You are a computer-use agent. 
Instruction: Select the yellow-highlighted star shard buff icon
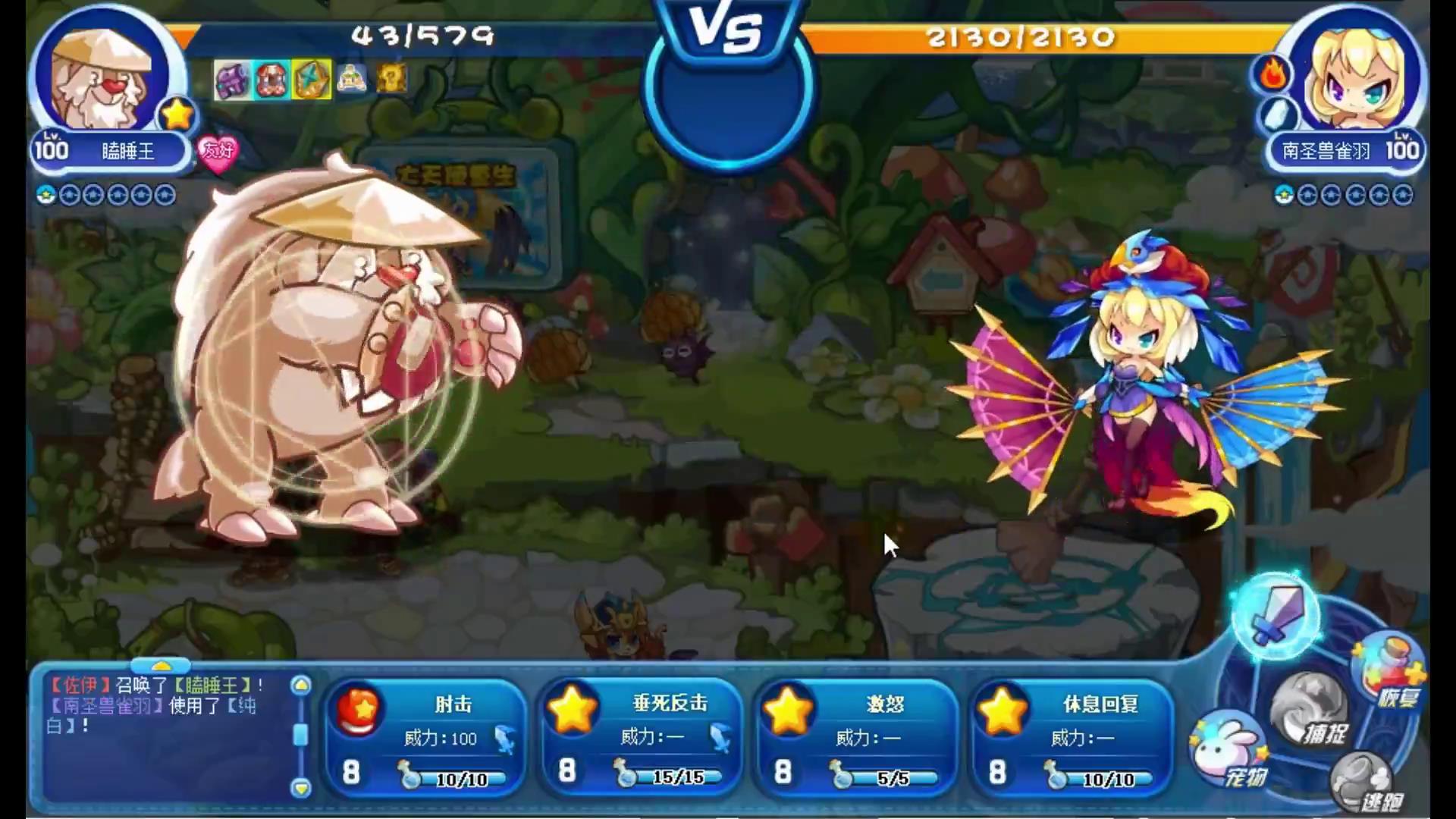[x=311, y=80]
